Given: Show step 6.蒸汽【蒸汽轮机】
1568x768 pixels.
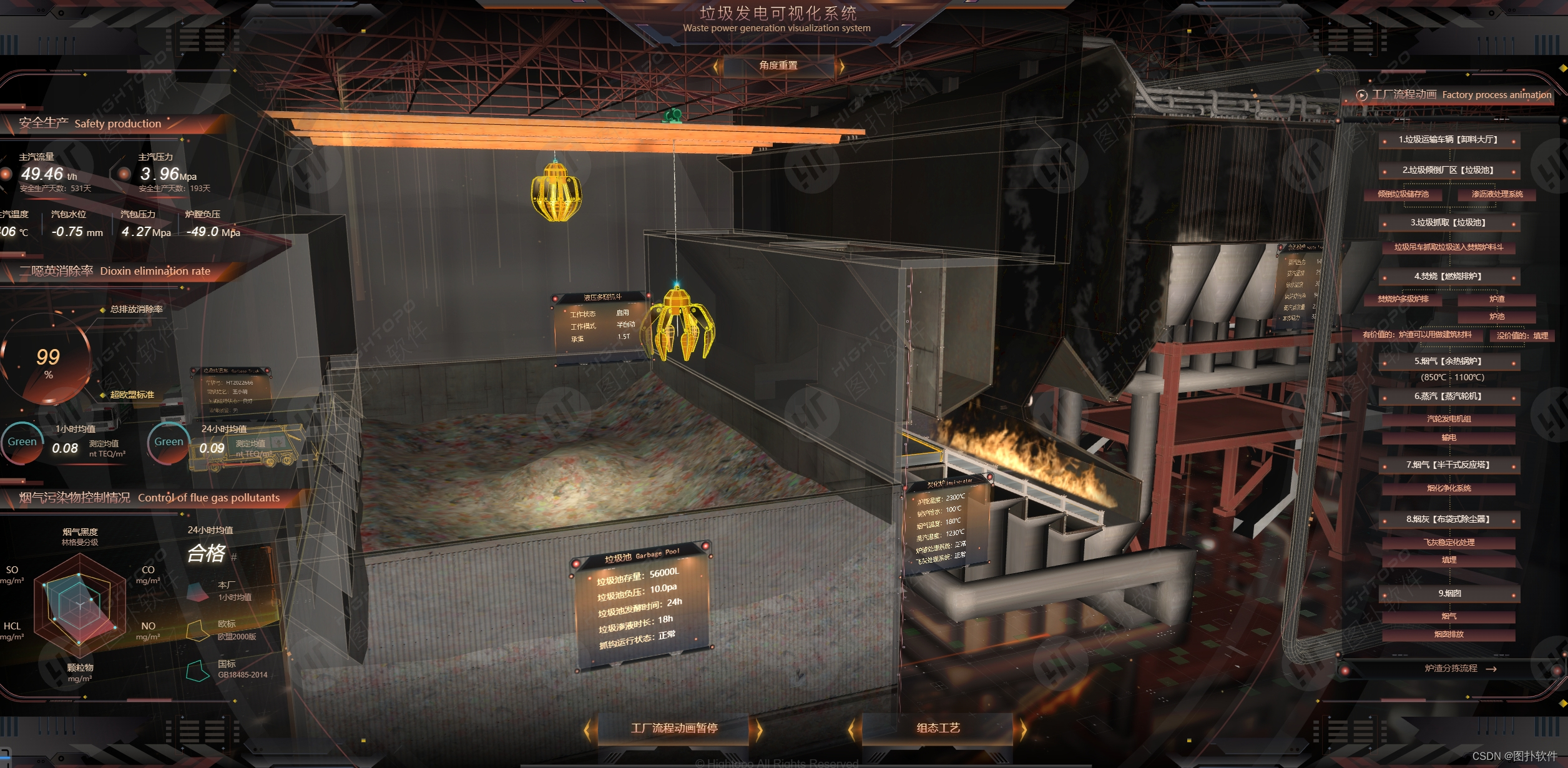Looking at the screenshot, I should (1448, 396).
